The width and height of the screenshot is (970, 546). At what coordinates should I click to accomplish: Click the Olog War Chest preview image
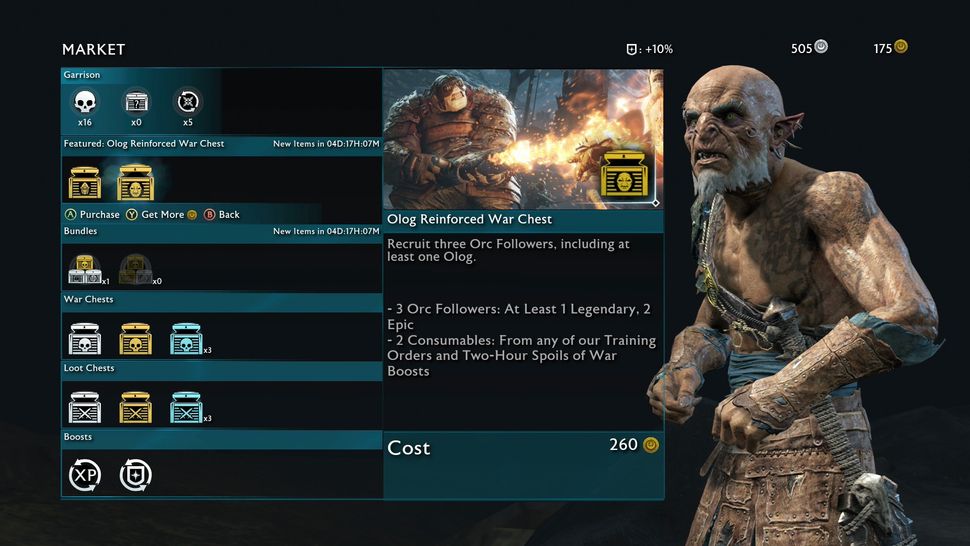click(523, 138)
